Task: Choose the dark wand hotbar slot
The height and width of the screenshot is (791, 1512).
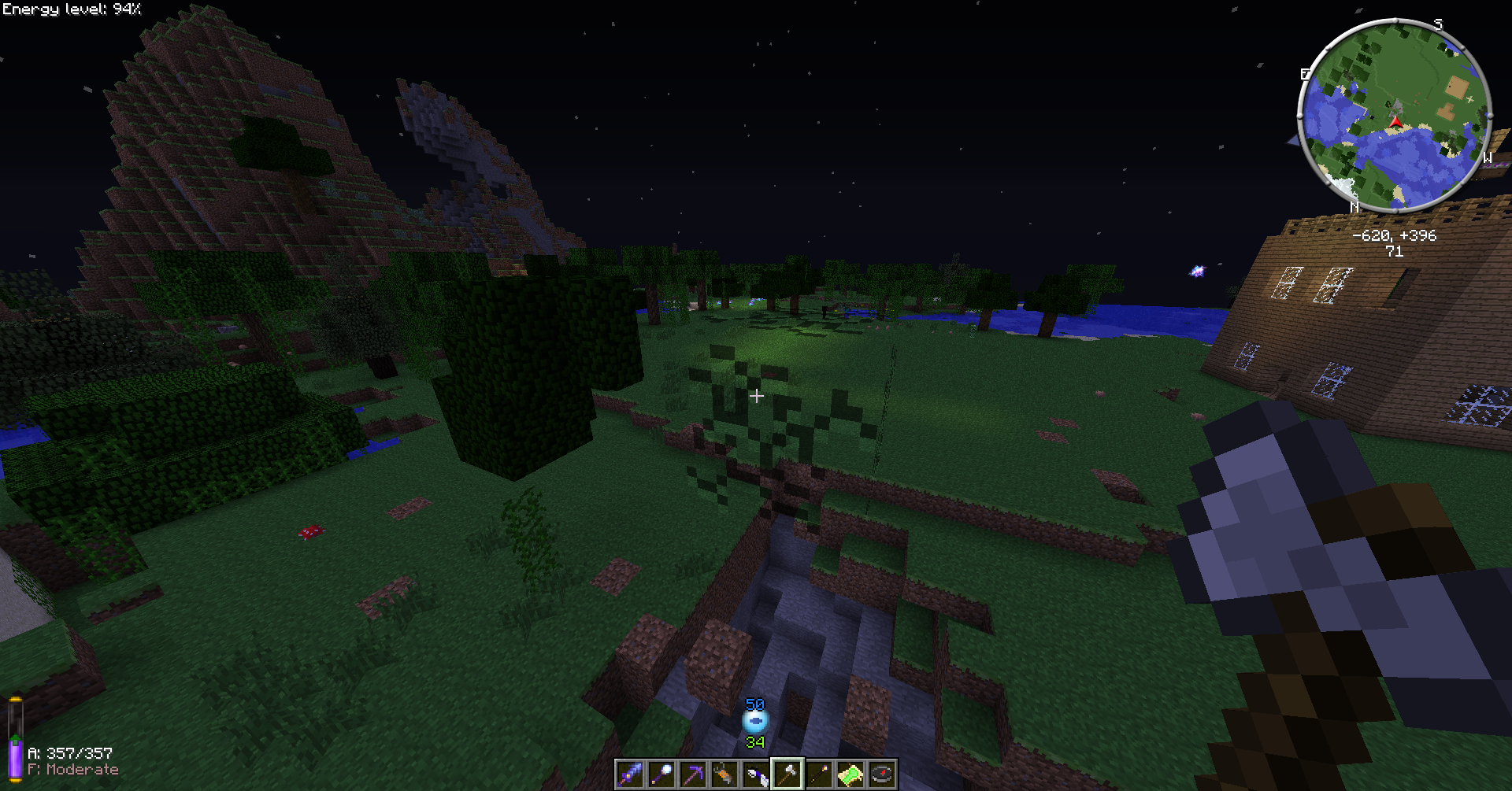Action: (819, 774)
